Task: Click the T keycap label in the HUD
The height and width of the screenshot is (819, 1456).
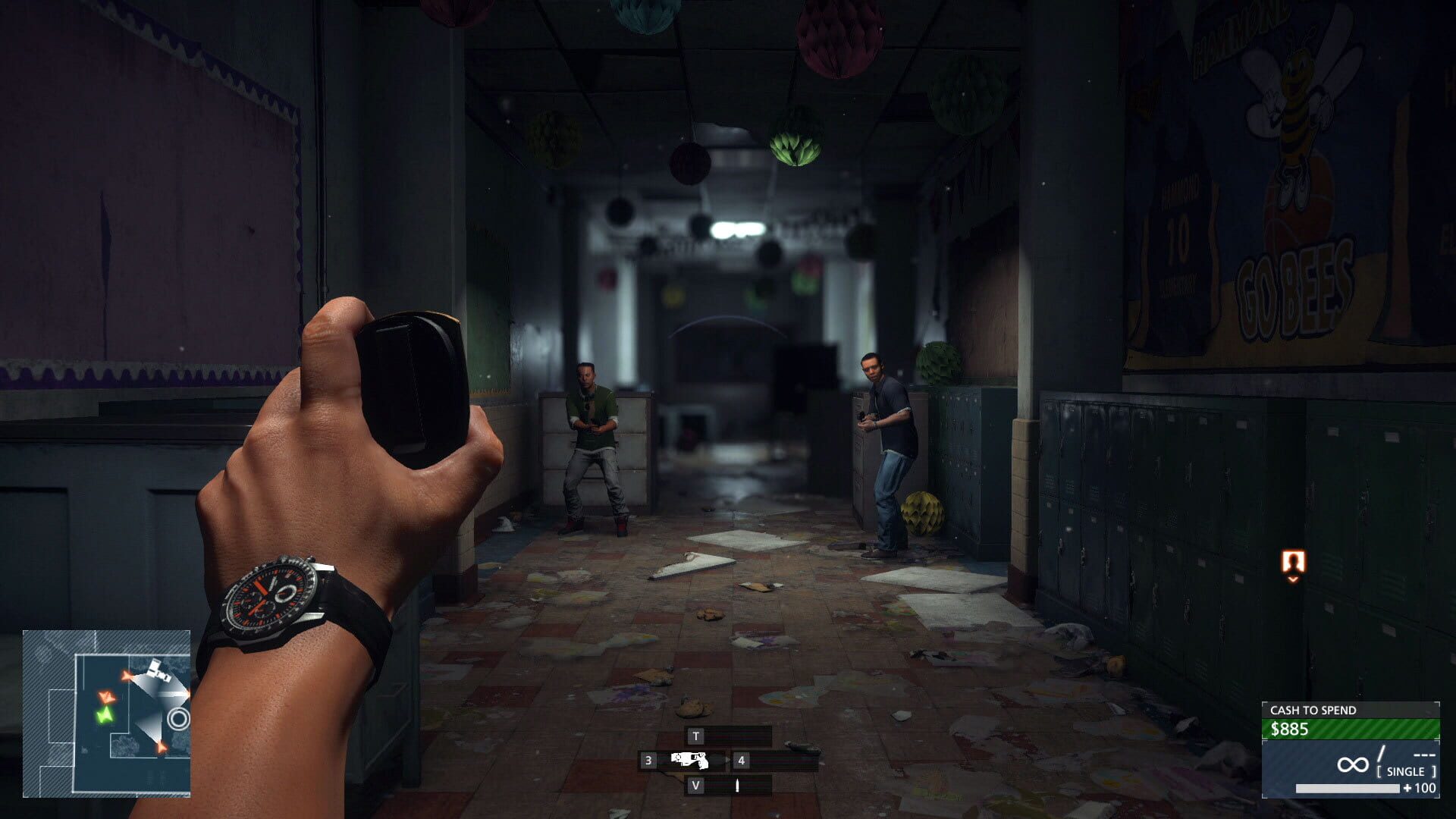Action: [x=696, y=736]
